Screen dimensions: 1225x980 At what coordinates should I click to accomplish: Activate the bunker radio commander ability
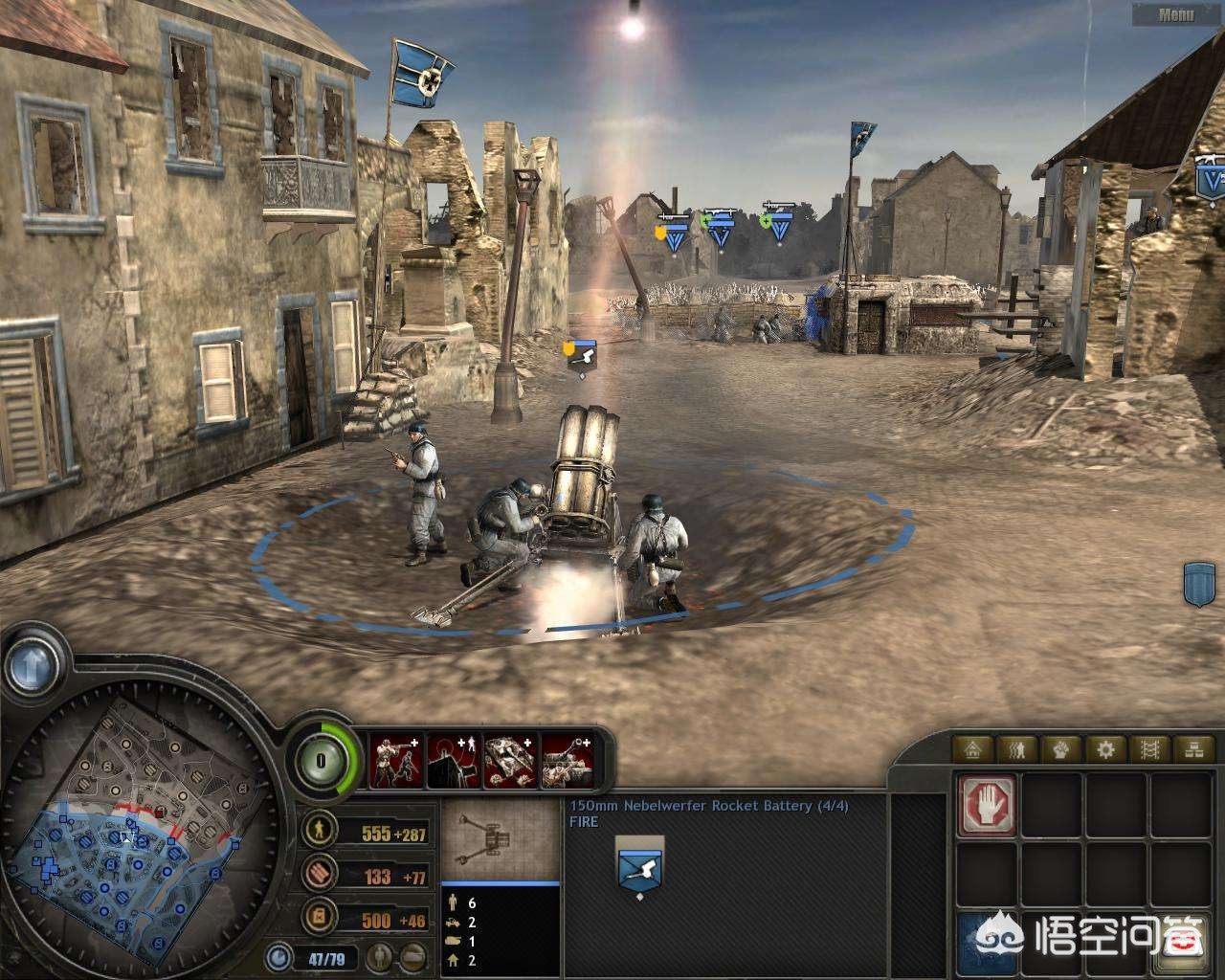[453, 761]
